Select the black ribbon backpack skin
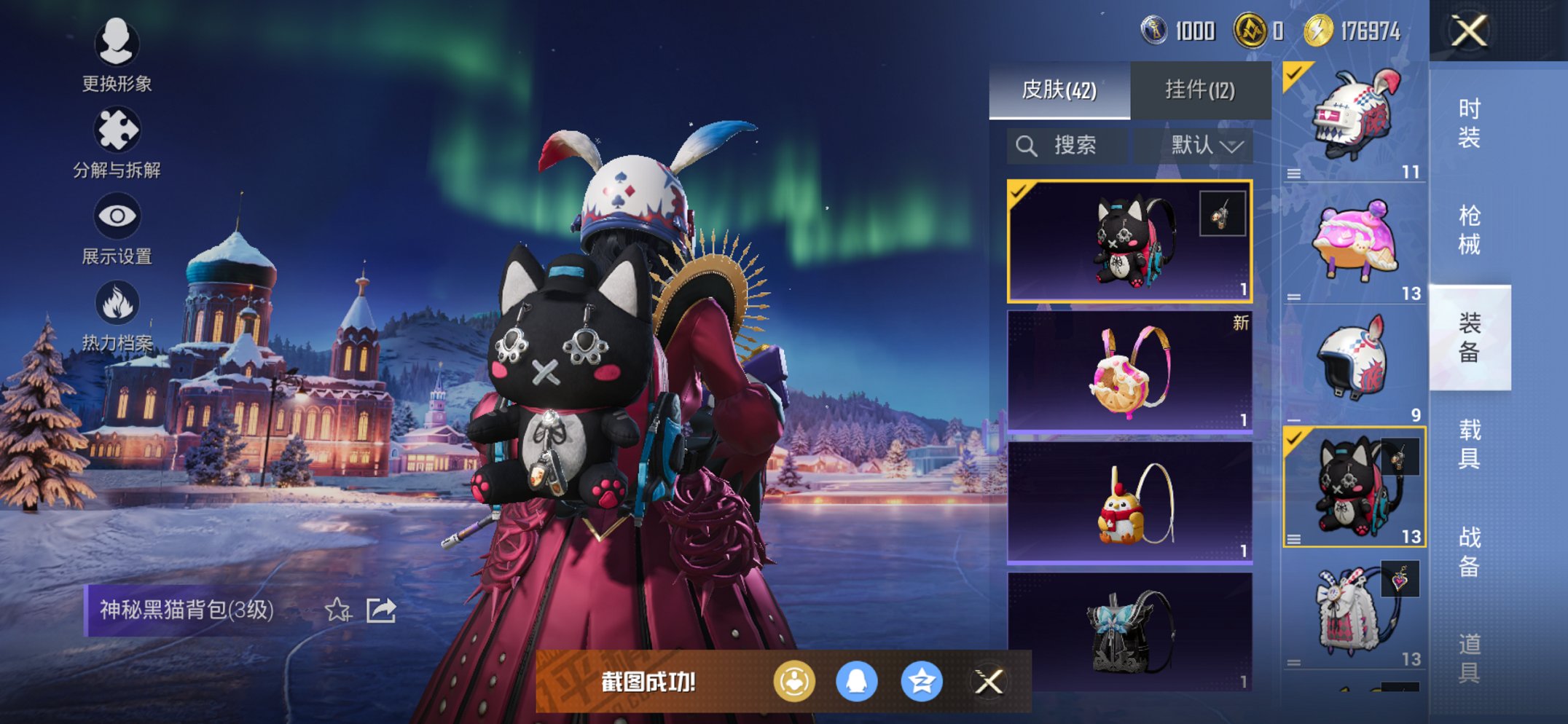1568x724 pixels. 1129,631
